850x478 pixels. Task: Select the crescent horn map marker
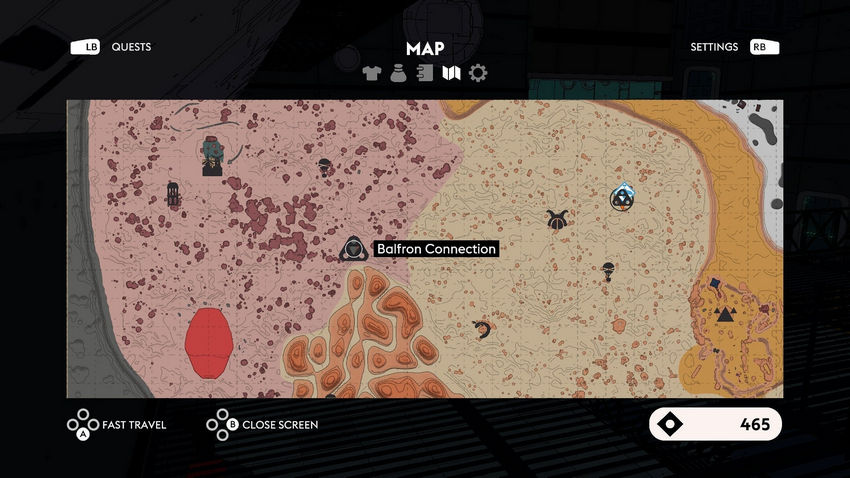483,329
